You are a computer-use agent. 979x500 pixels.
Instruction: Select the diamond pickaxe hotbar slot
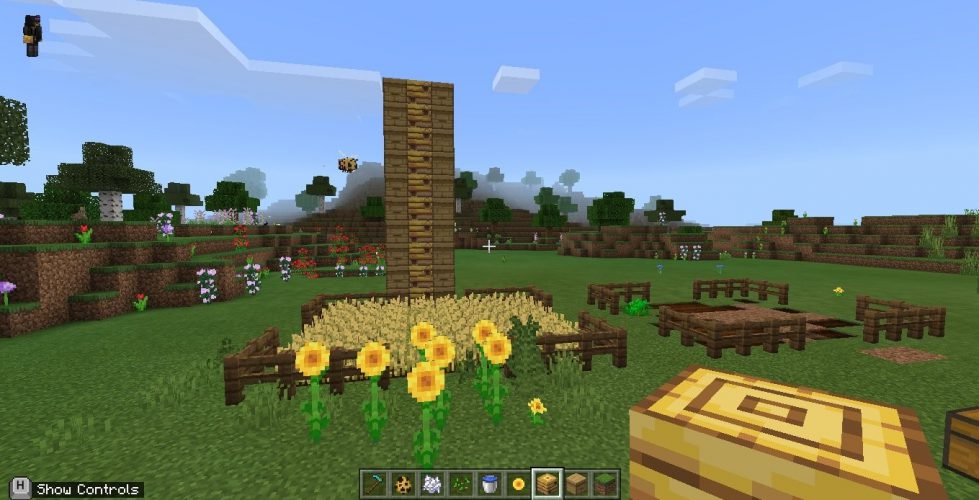(x=374, y=484)
